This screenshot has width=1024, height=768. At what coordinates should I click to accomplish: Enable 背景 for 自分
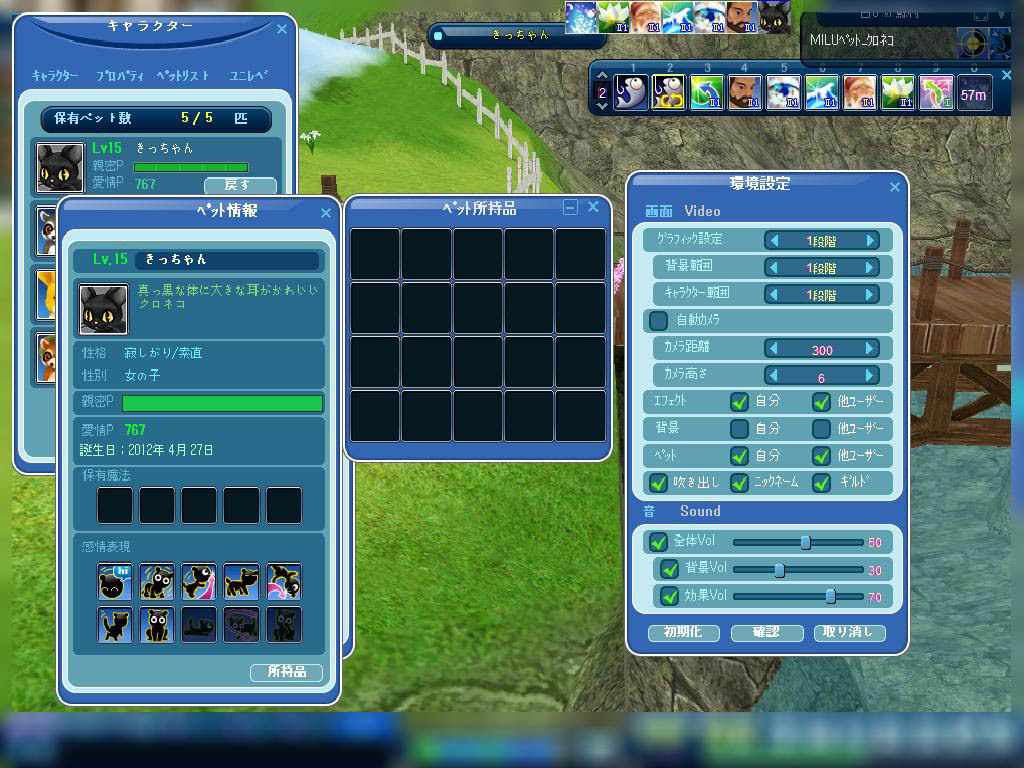[739, 429]
